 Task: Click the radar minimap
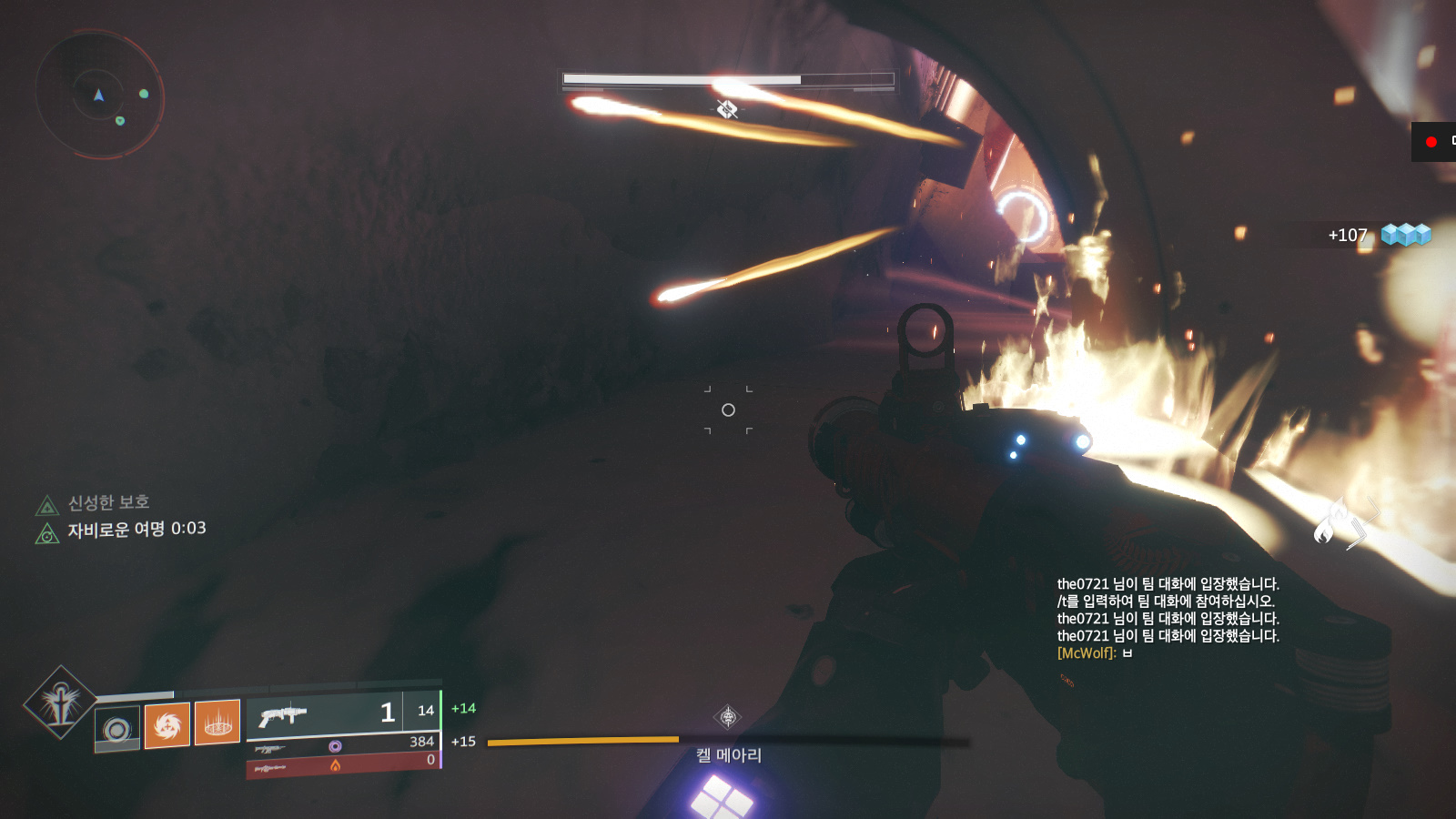coord(99,94)
